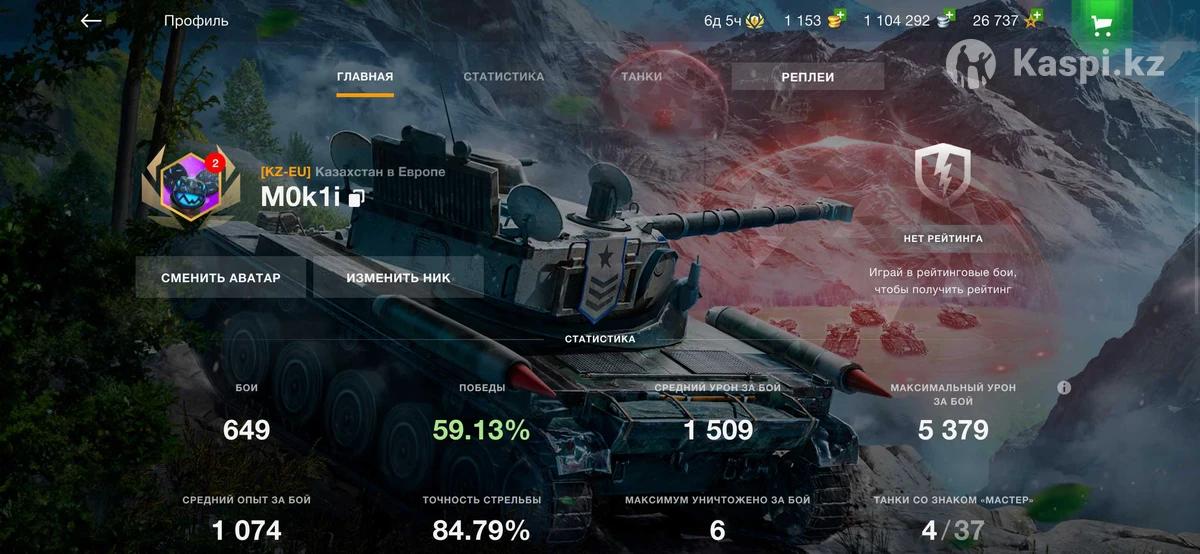Click the Сменить аватар button
This screenshot has height=554, width=1200.
coord(221,278)
